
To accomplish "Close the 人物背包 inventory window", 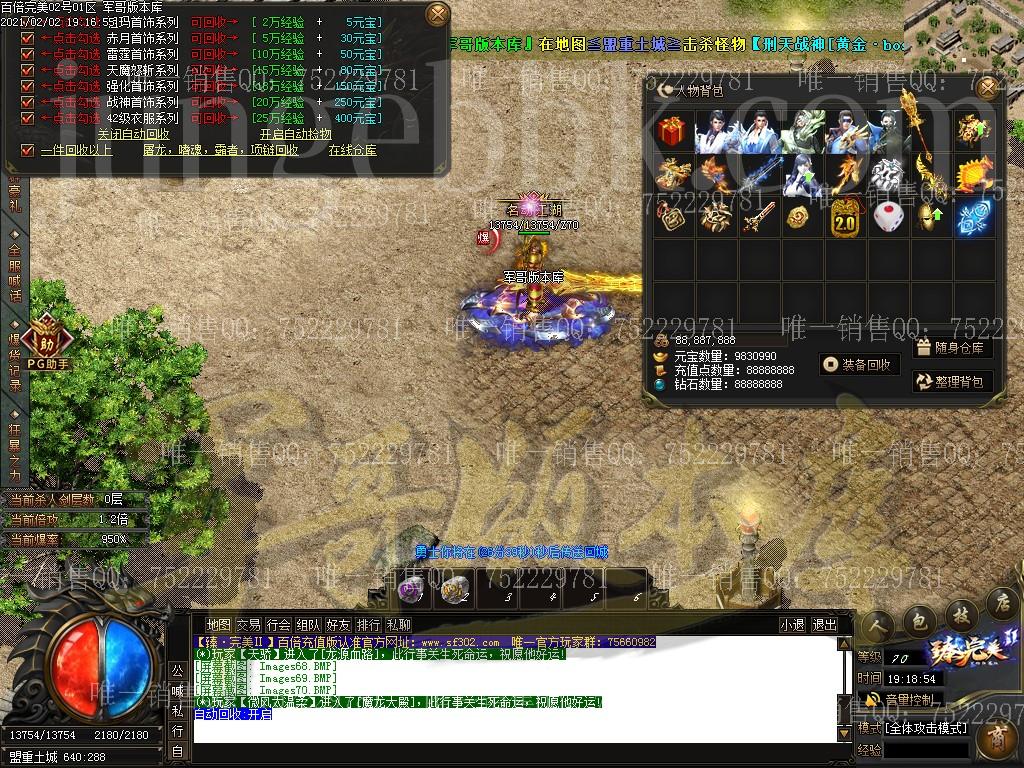I will 988,88.
